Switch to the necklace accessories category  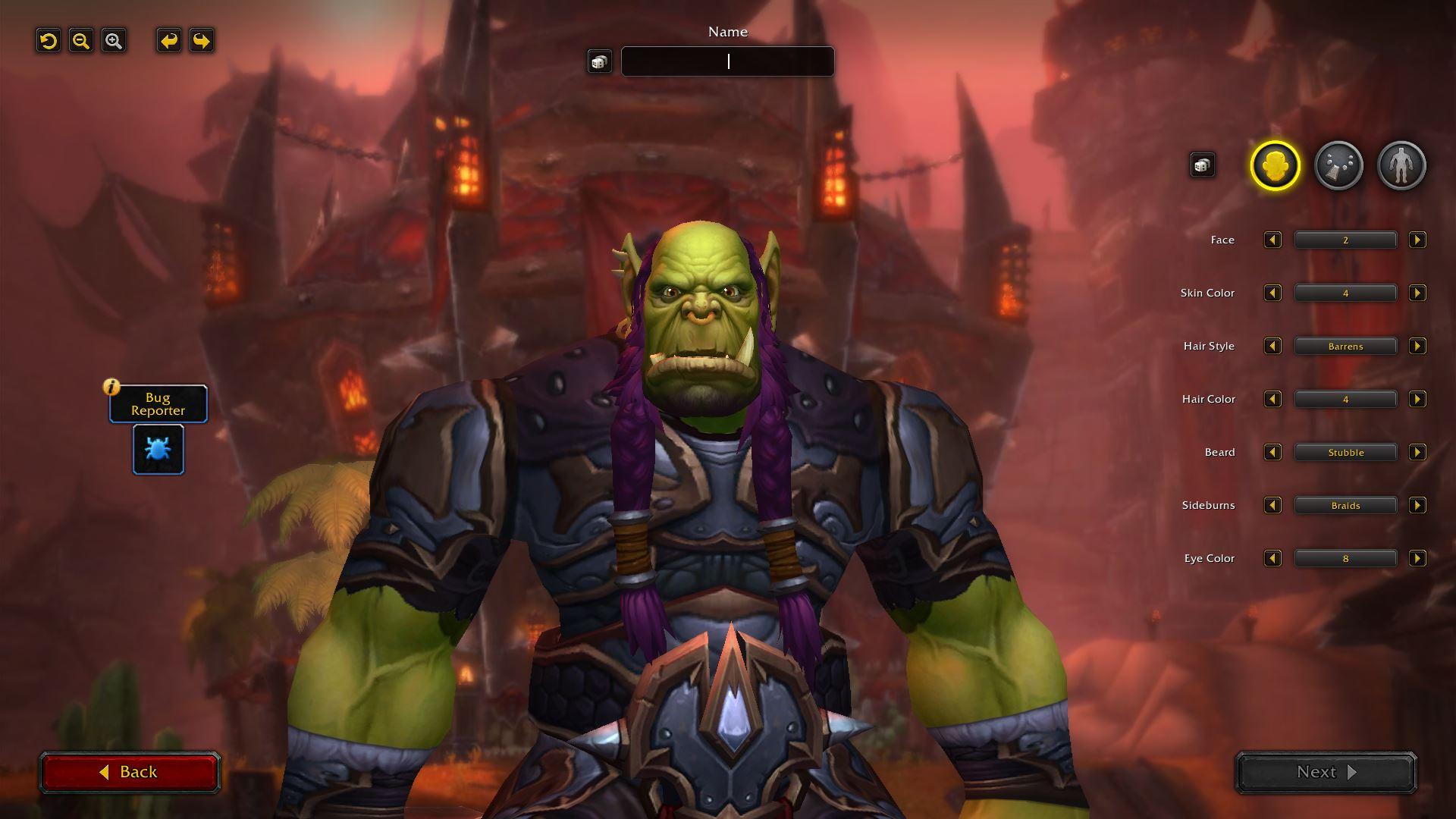pos(1338,165)
